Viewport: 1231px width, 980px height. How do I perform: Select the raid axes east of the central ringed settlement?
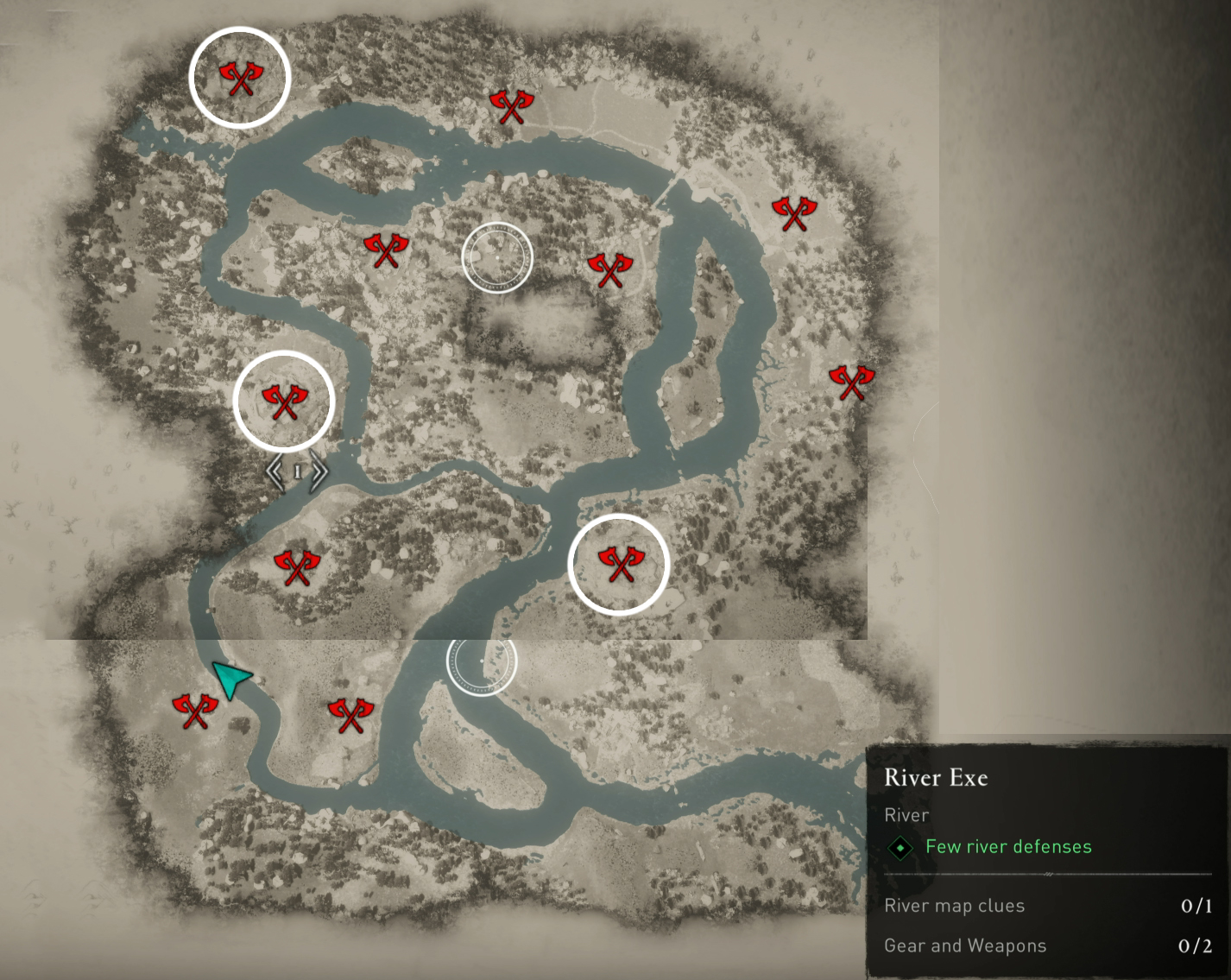tap(609, 268)
